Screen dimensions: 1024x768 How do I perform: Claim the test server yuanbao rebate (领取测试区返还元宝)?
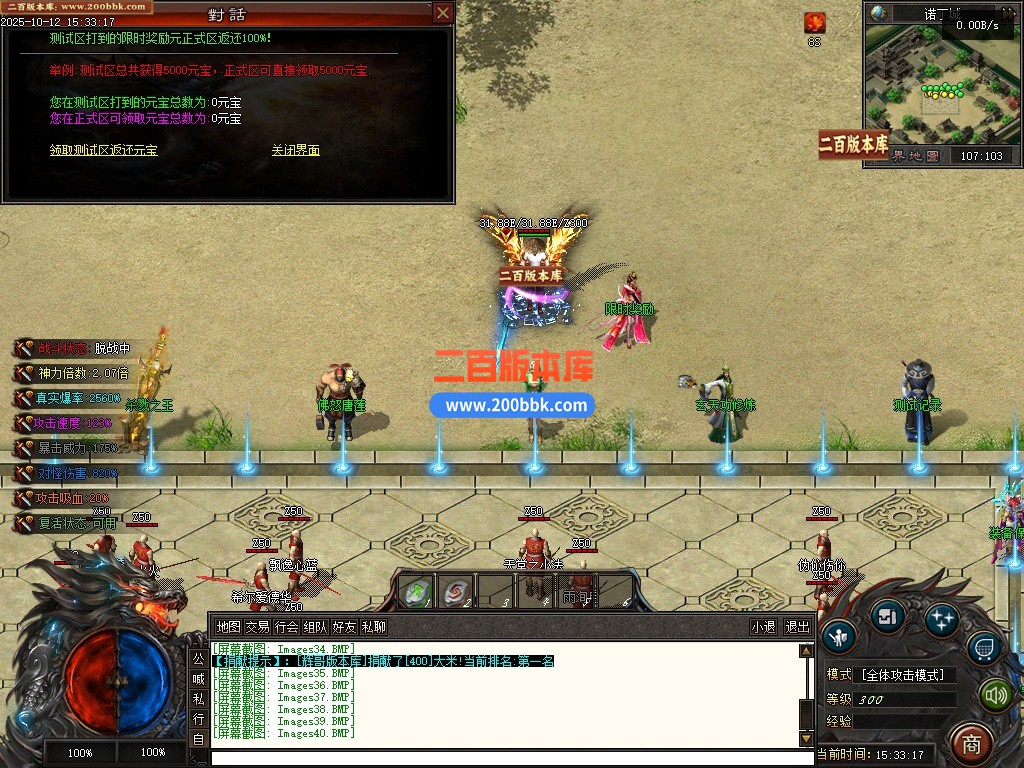[x=104, y=151]
